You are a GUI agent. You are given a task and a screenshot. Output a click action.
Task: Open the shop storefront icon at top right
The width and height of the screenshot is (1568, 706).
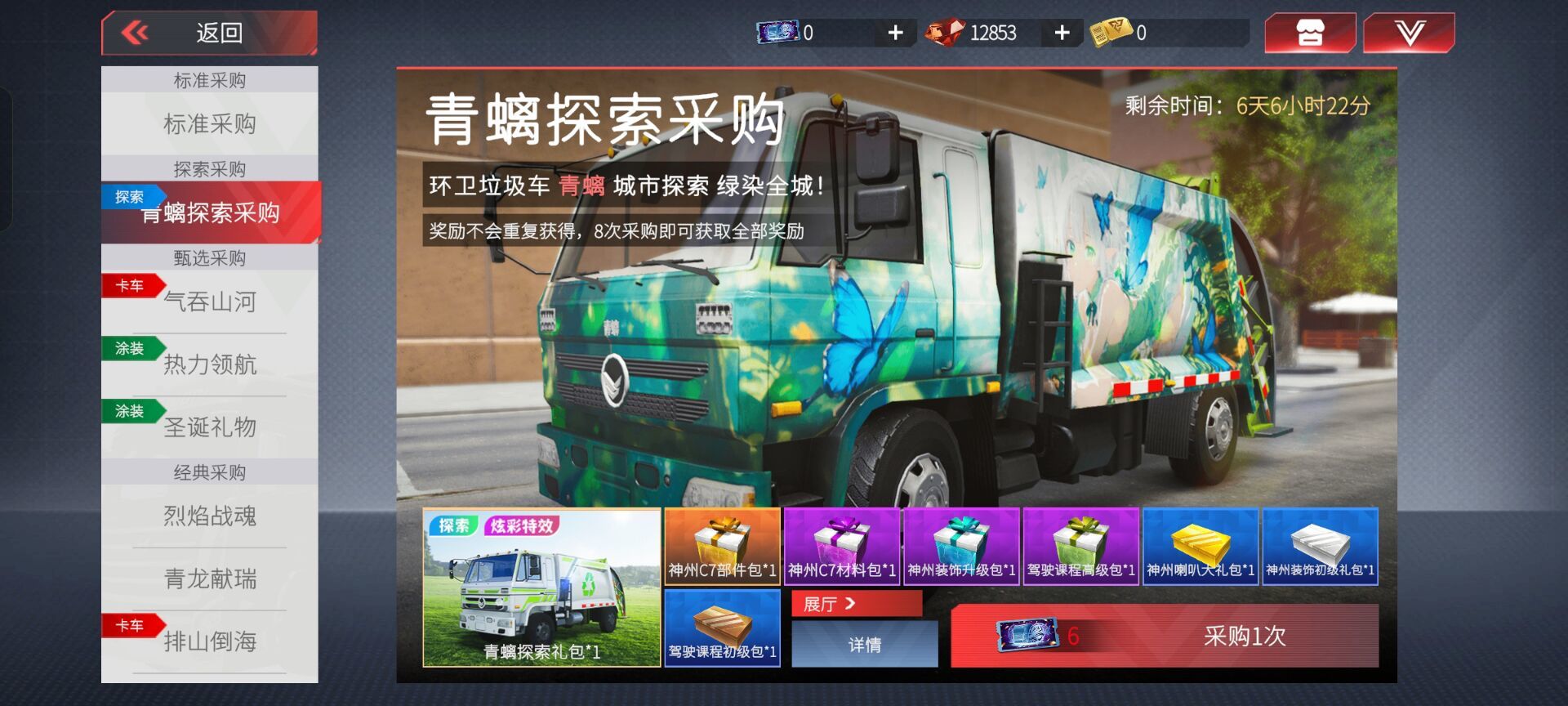(1310, 33)
